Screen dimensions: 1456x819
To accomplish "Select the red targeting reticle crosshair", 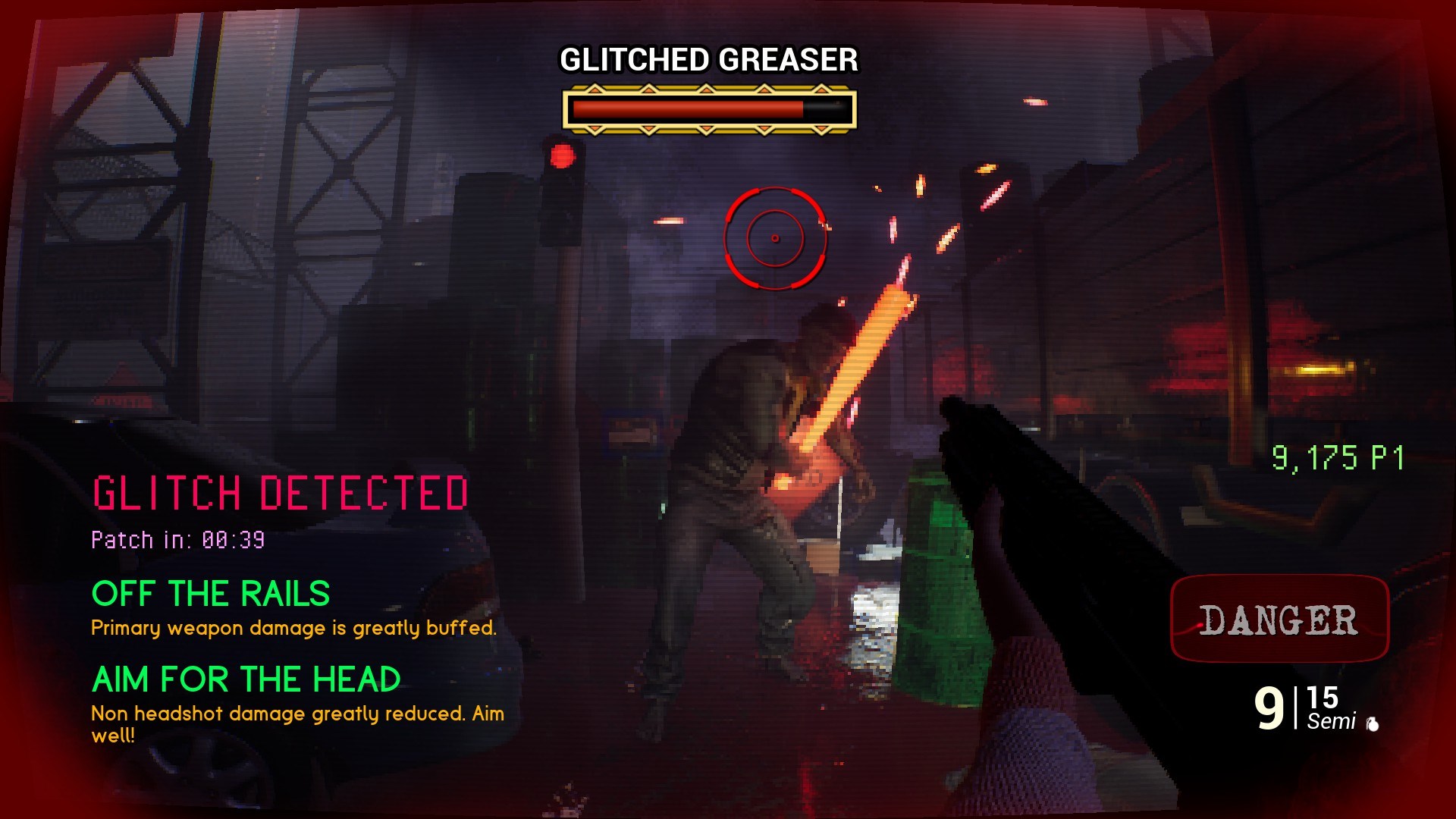I will [x=773, y=237].
